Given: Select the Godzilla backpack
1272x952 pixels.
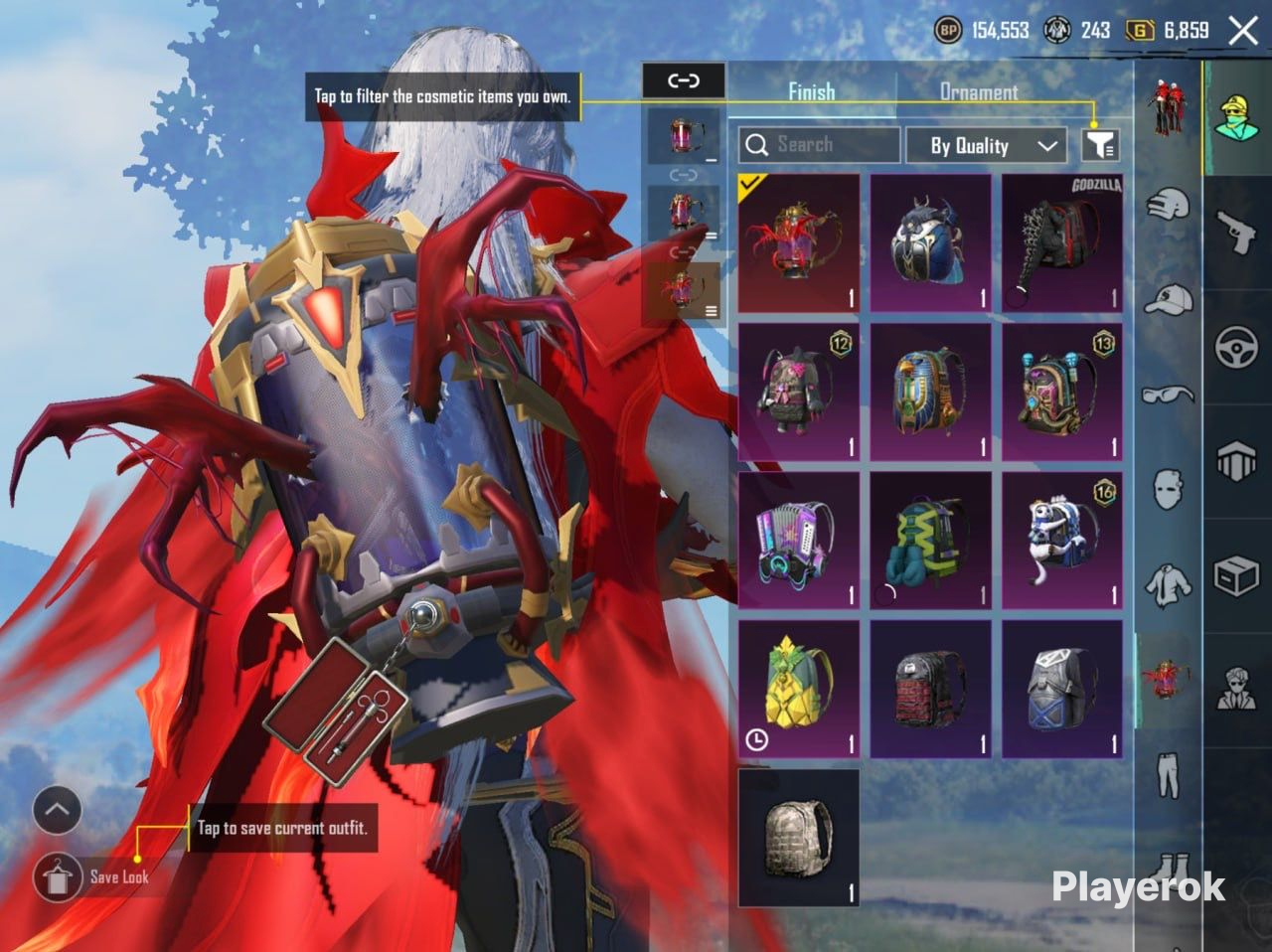Looking at the screenshot, I should point(1062,243).
